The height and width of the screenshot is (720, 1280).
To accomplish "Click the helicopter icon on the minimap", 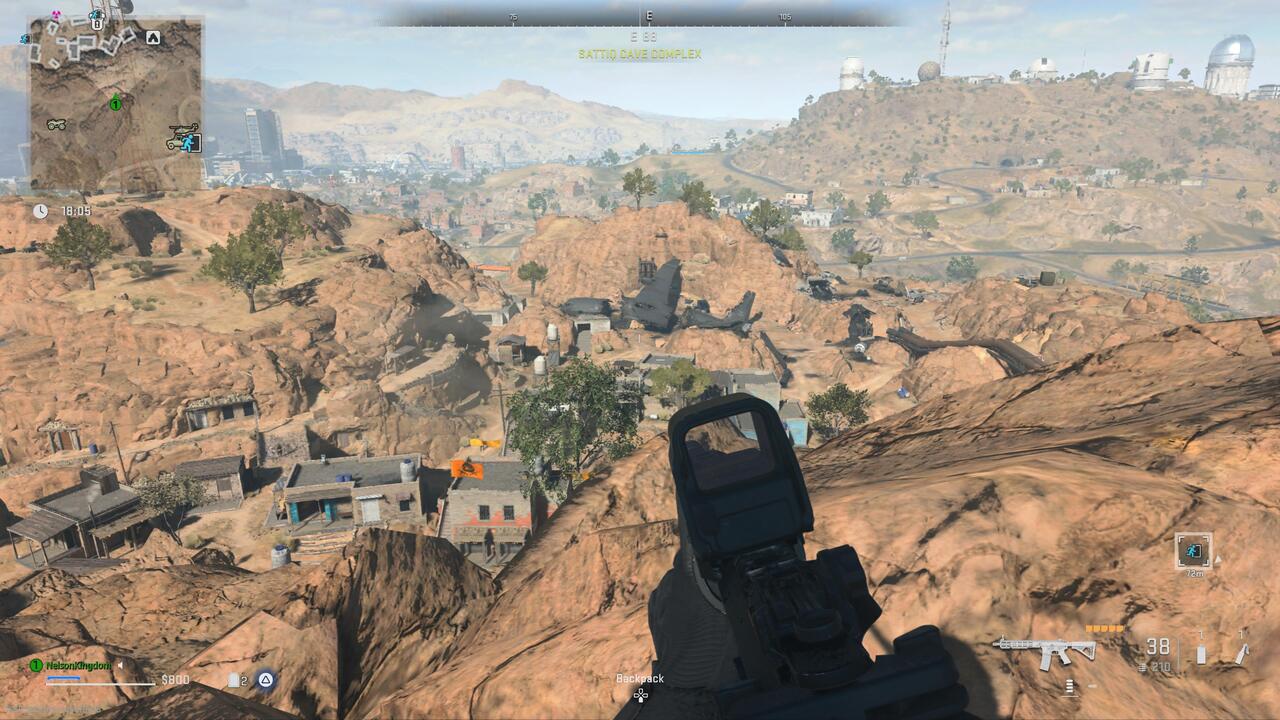I will point(183,128).
